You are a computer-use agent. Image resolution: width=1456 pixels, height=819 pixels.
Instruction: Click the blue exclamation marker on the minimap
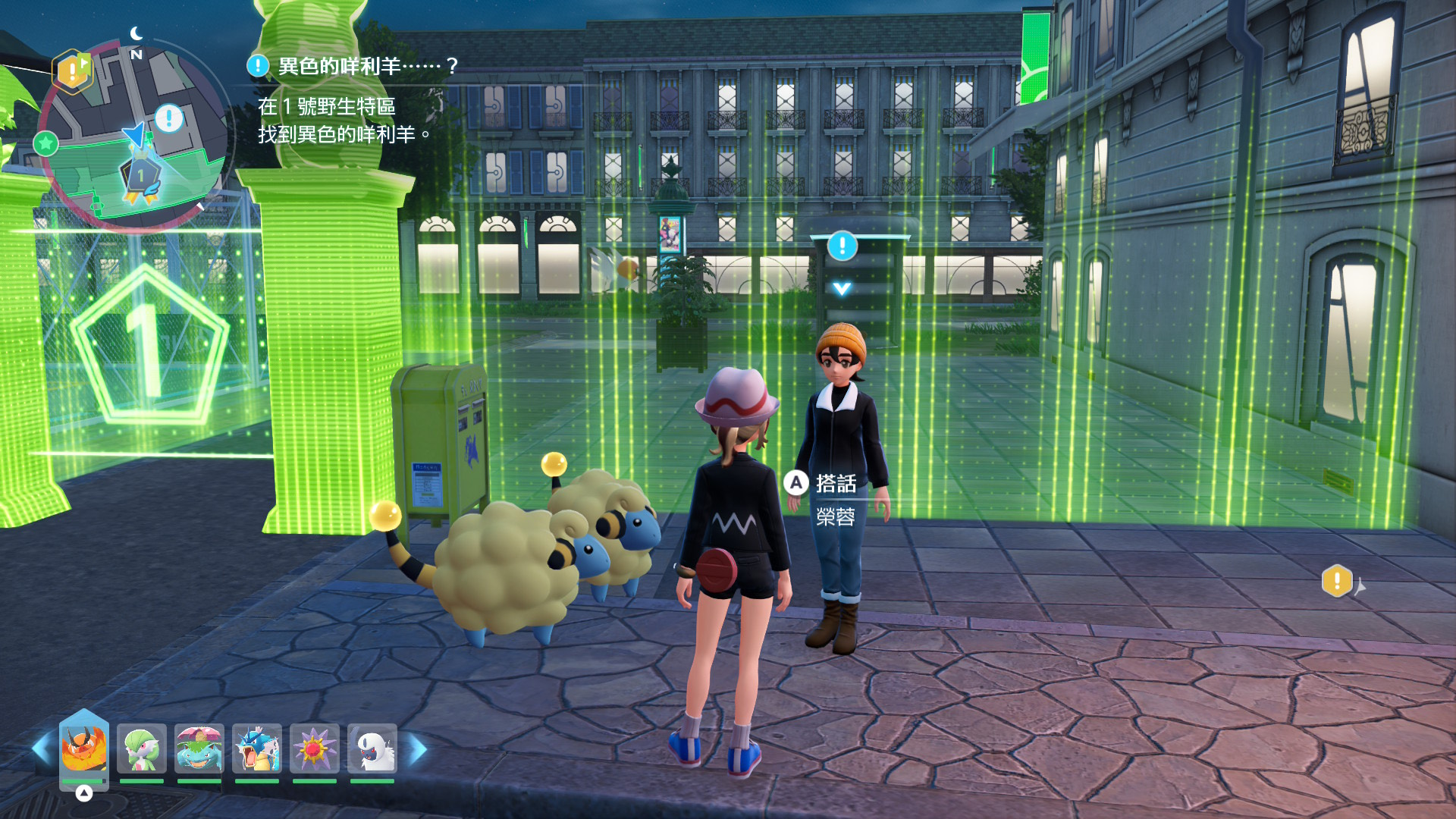[x=168, y=118]
